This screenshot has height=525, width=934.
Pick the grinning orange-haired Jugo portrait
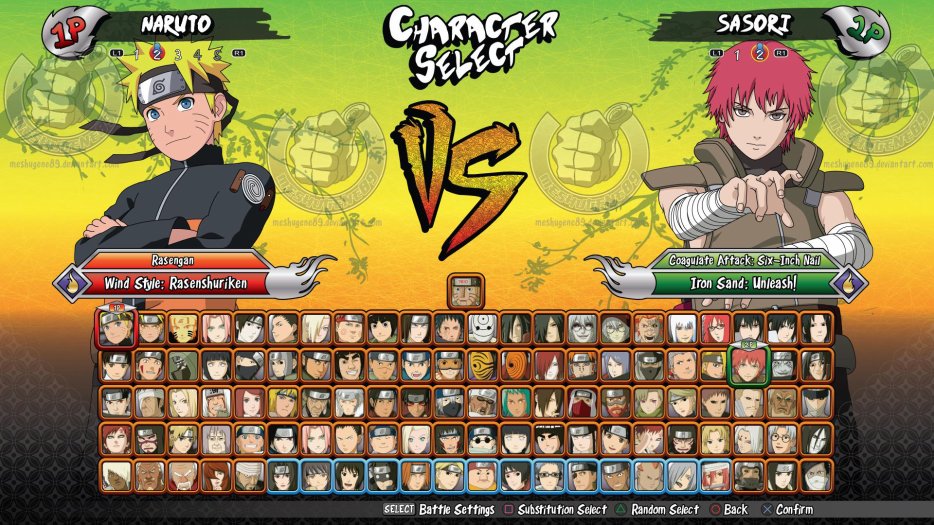click(x=647, y=327)
